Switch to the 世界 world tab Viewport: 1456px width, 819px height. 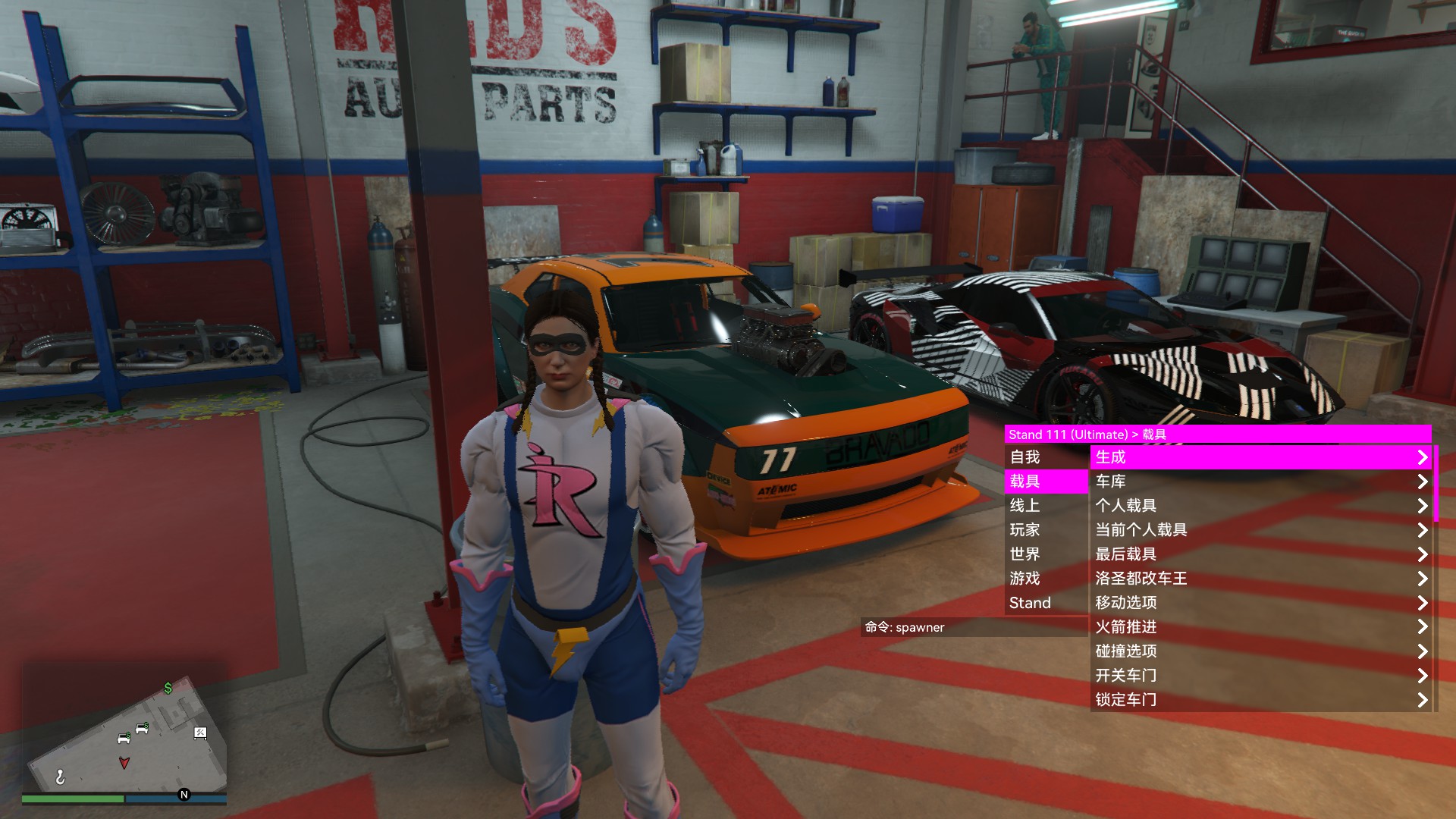(x=1046, y=554)
